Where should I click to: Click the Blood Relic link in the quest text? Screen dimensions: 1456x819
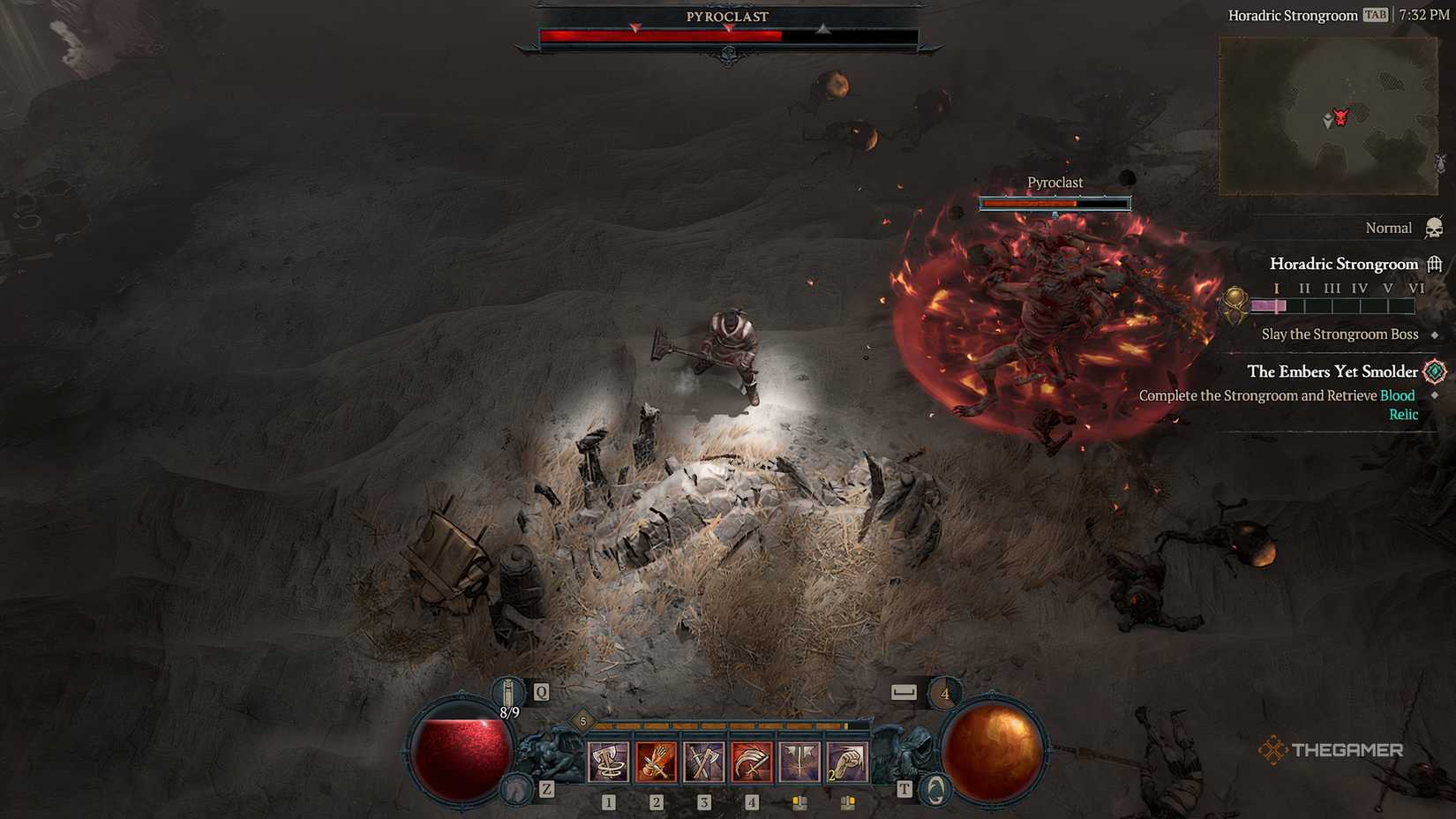tap(1398, 395)
